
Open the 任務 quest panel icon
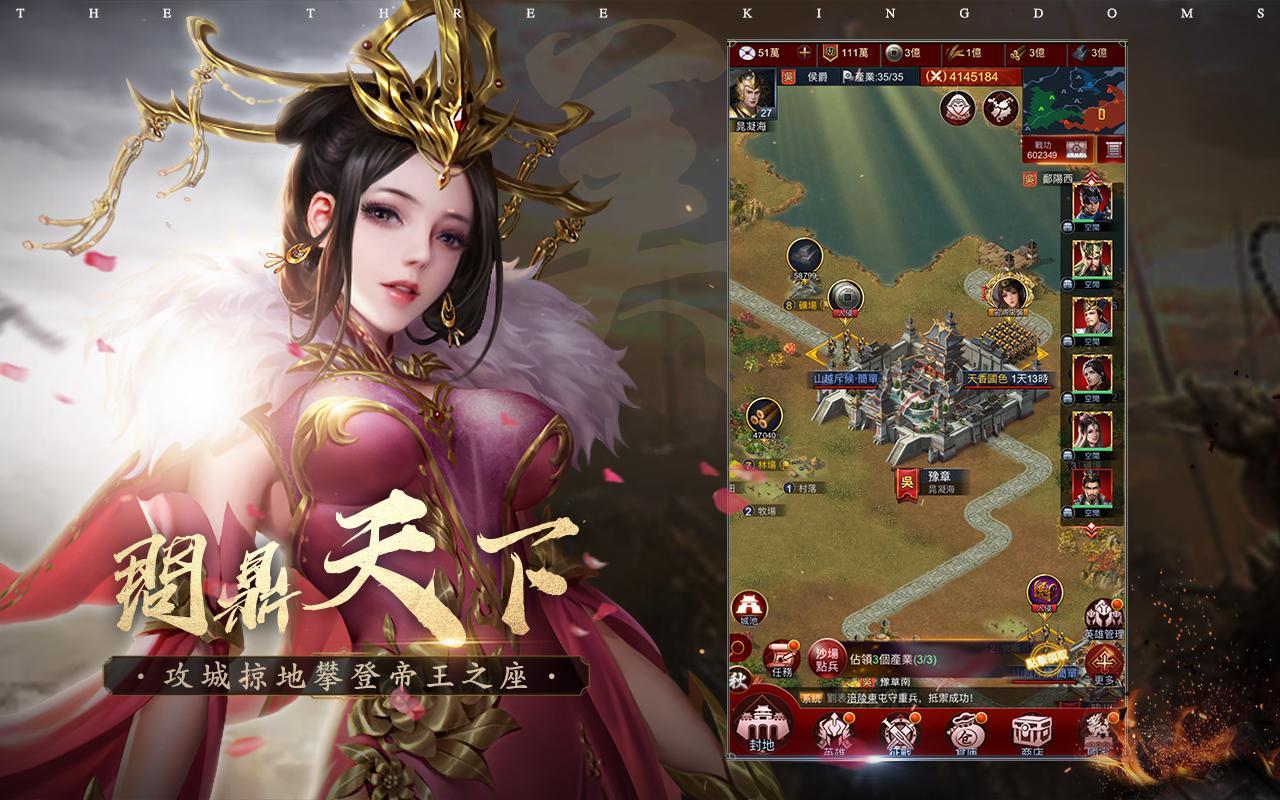782,656
